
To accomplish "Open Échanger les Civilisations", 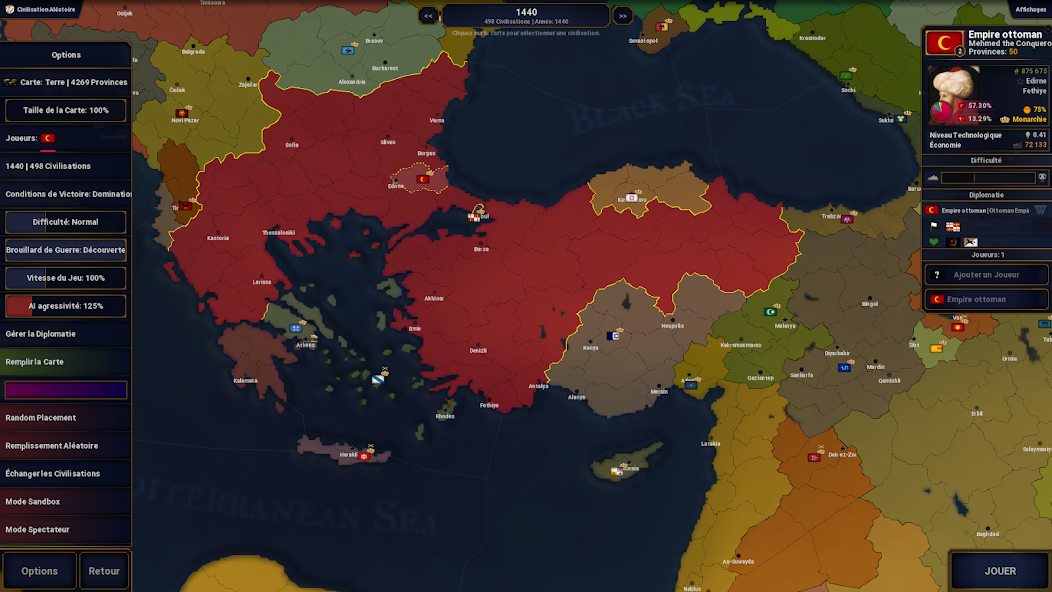I will click(66, 474).
